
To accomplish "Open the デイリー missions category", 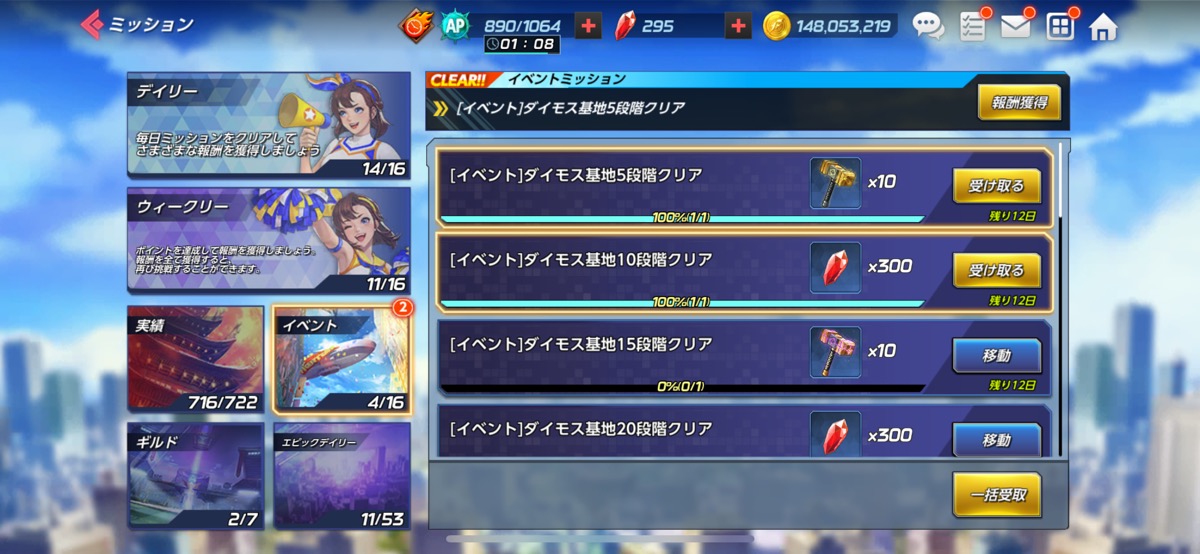I will pyautogui.click(x=268, y=124).
